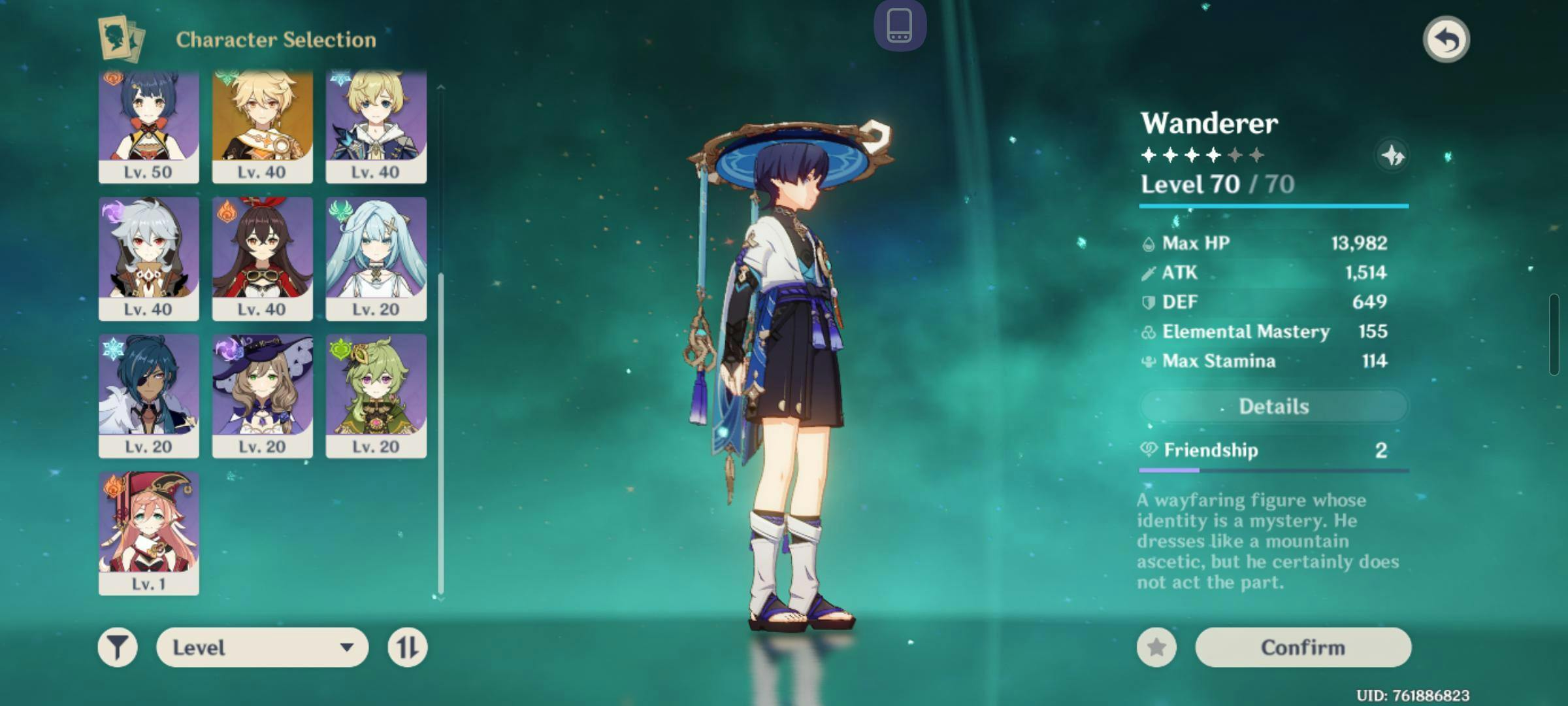The height and width of the screenshot is (706, 1568).
Task: Click the phone overlay icon at top
Action: 900,26
